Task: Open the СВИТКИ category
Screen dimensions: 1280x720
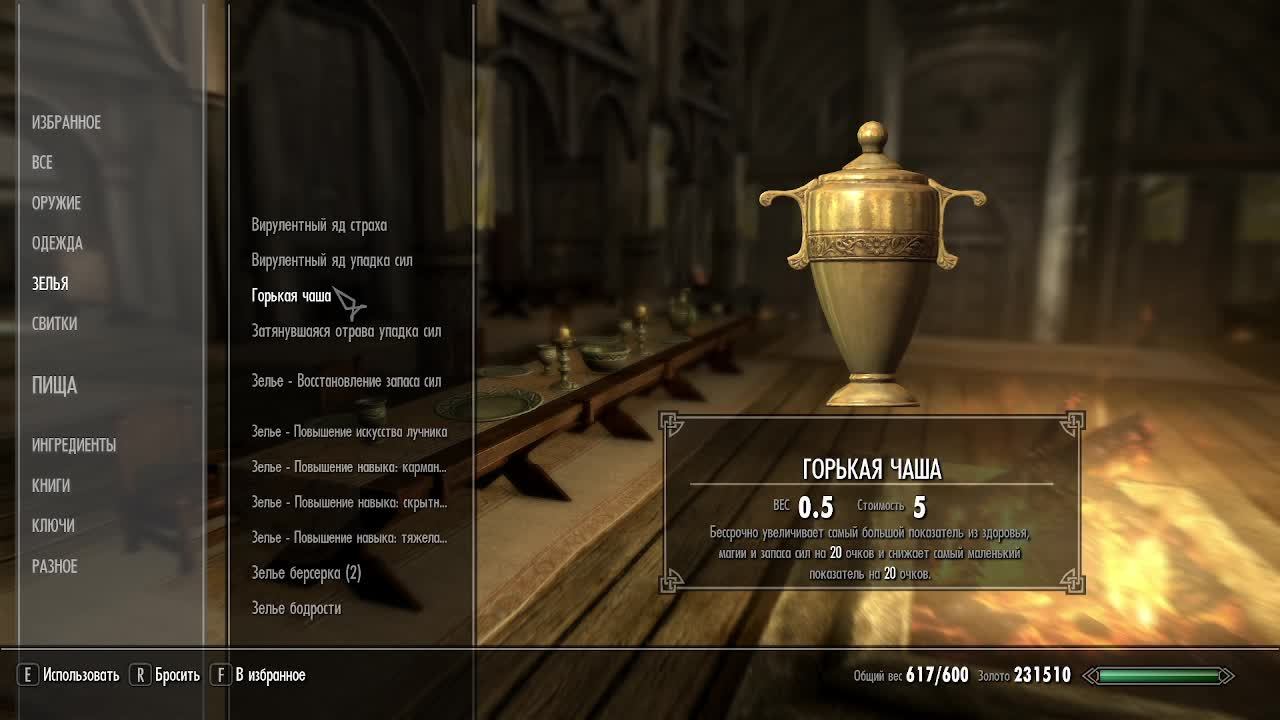Action: click(54, 324)
